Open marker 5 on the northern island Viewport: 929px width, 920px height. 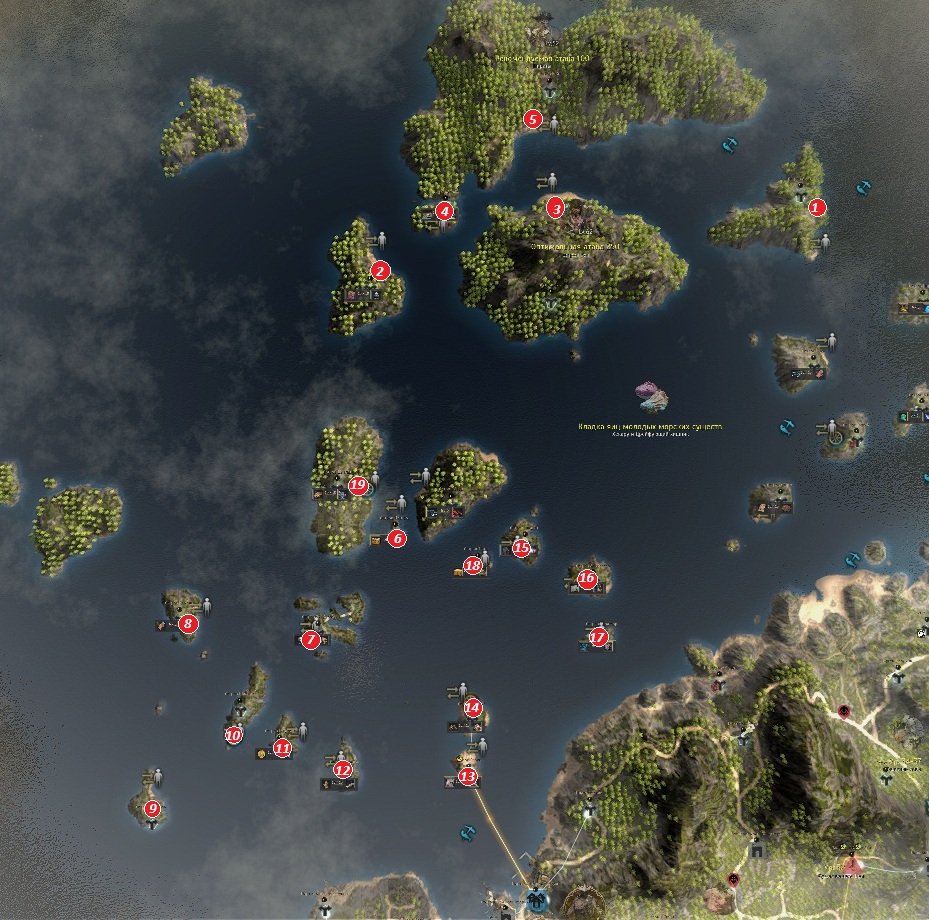coord(533,119)
